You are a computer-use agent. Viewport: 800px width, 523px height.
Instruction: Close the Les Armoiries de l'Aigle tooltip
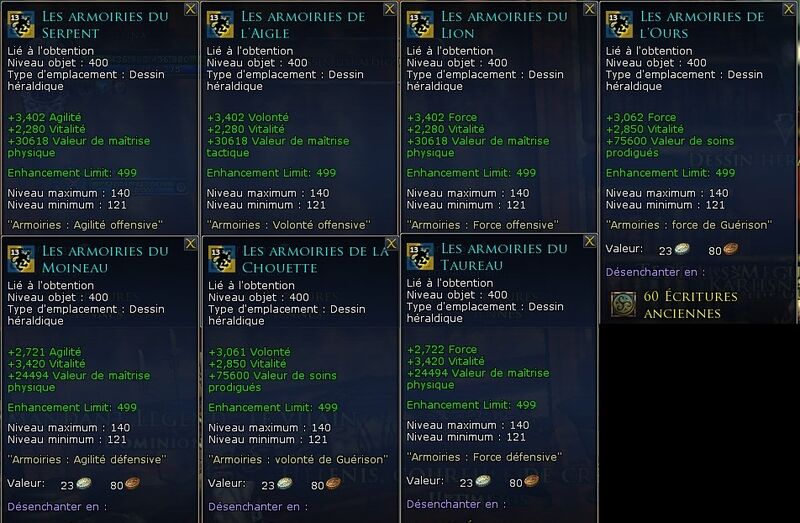click(391, 9)
